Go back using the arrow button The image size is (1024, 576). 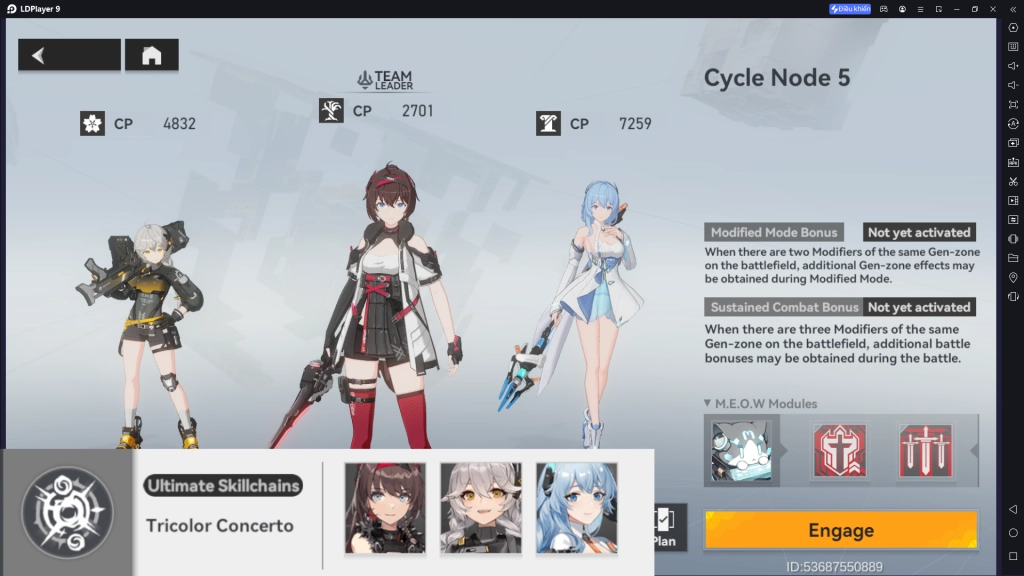pyautogui.click(x=69, y=55)
